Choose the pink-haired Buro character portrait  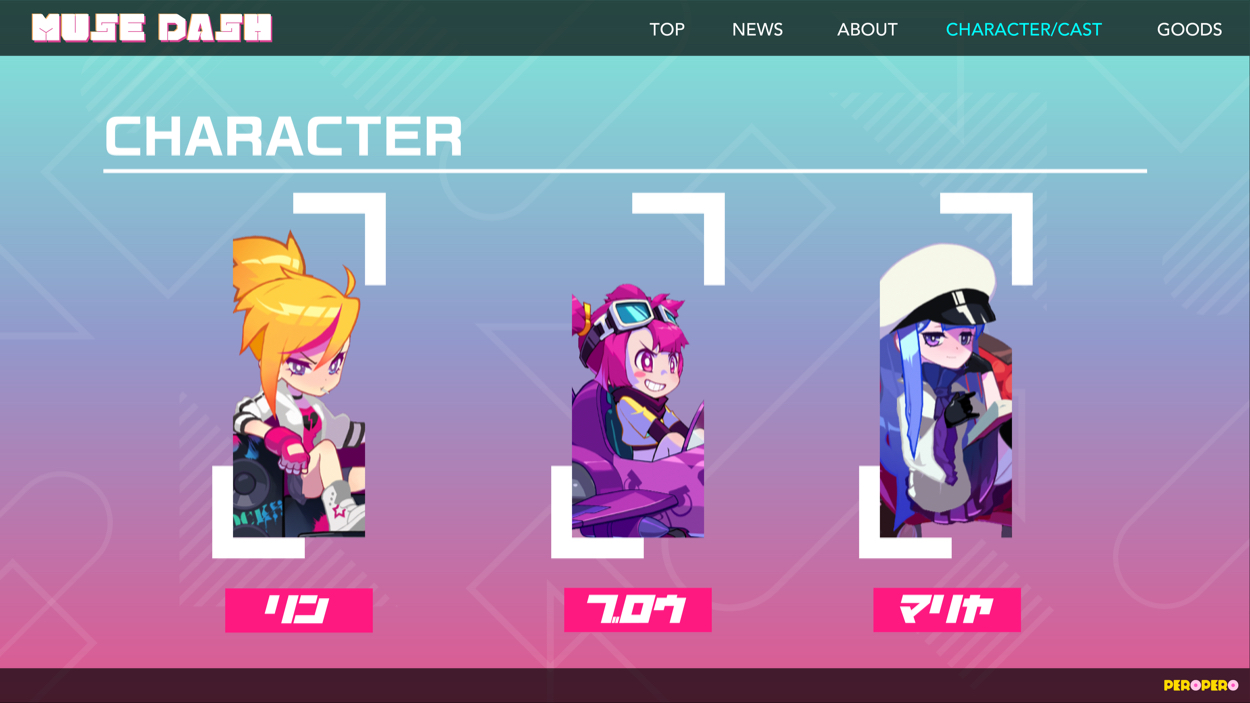point(638,410)
